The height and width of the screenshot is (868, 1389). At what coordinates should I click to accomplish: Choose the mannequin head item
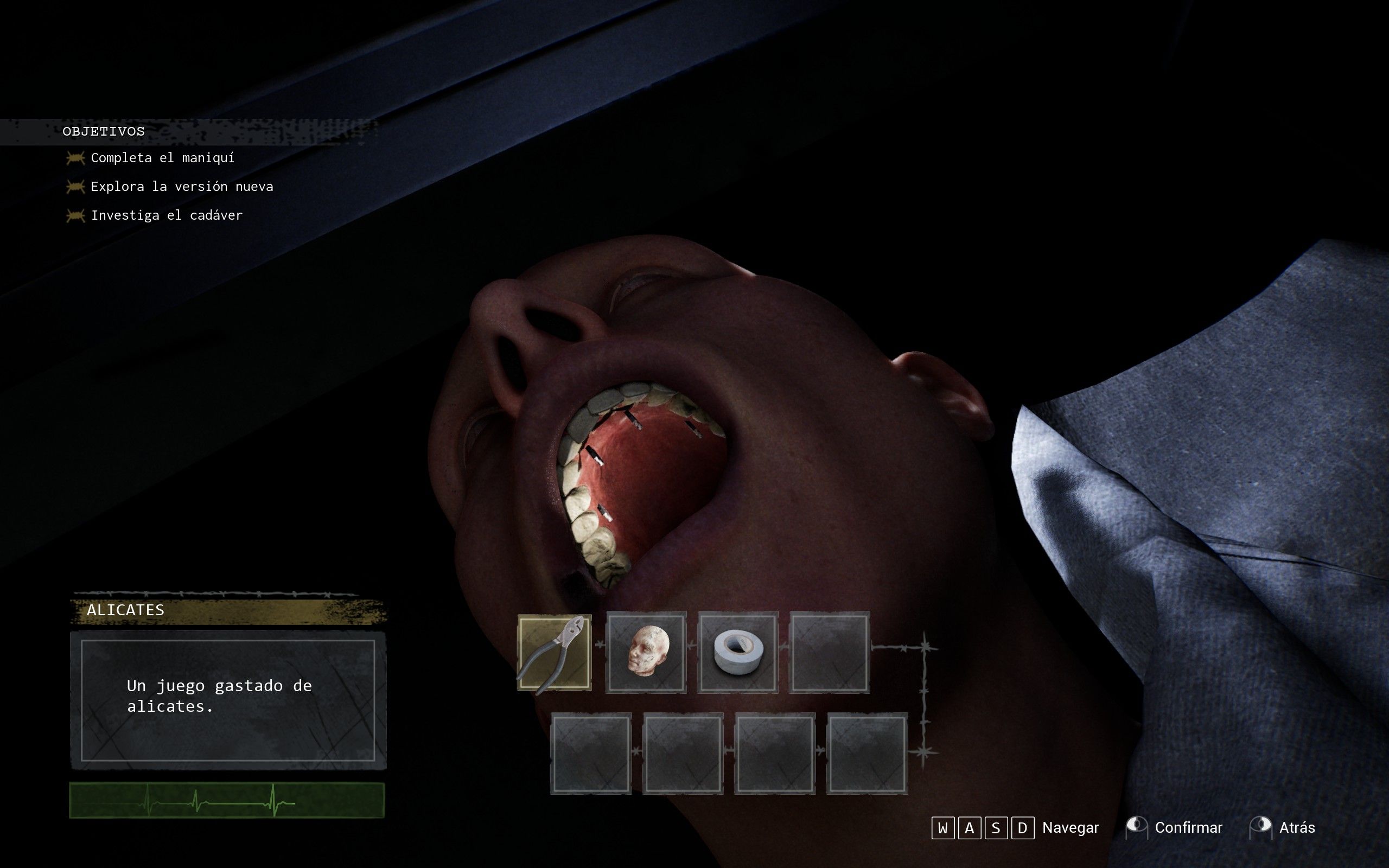click(x=646, y=652)
